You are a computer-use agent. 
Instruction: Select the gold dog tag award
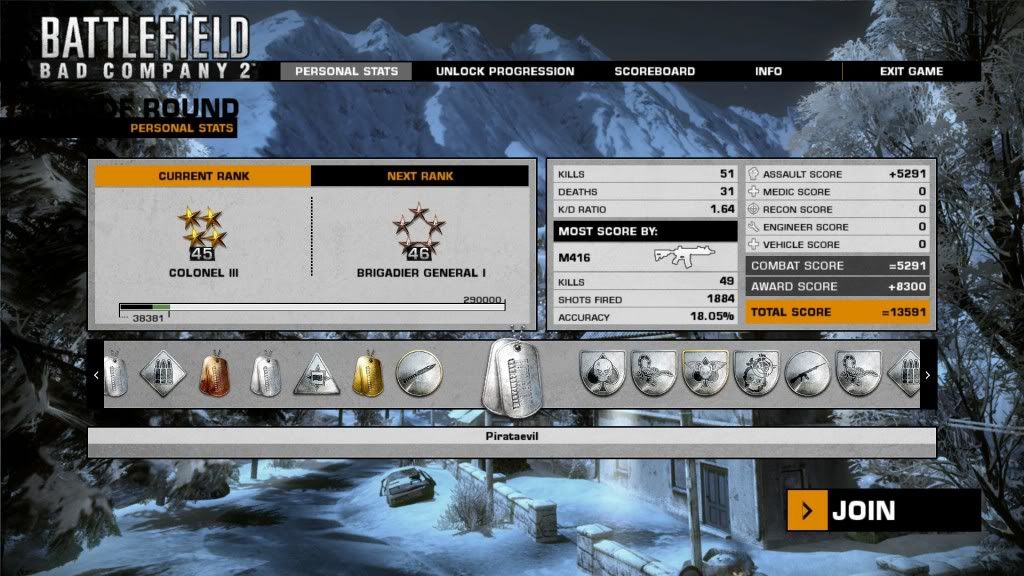[x=367, y=374]
